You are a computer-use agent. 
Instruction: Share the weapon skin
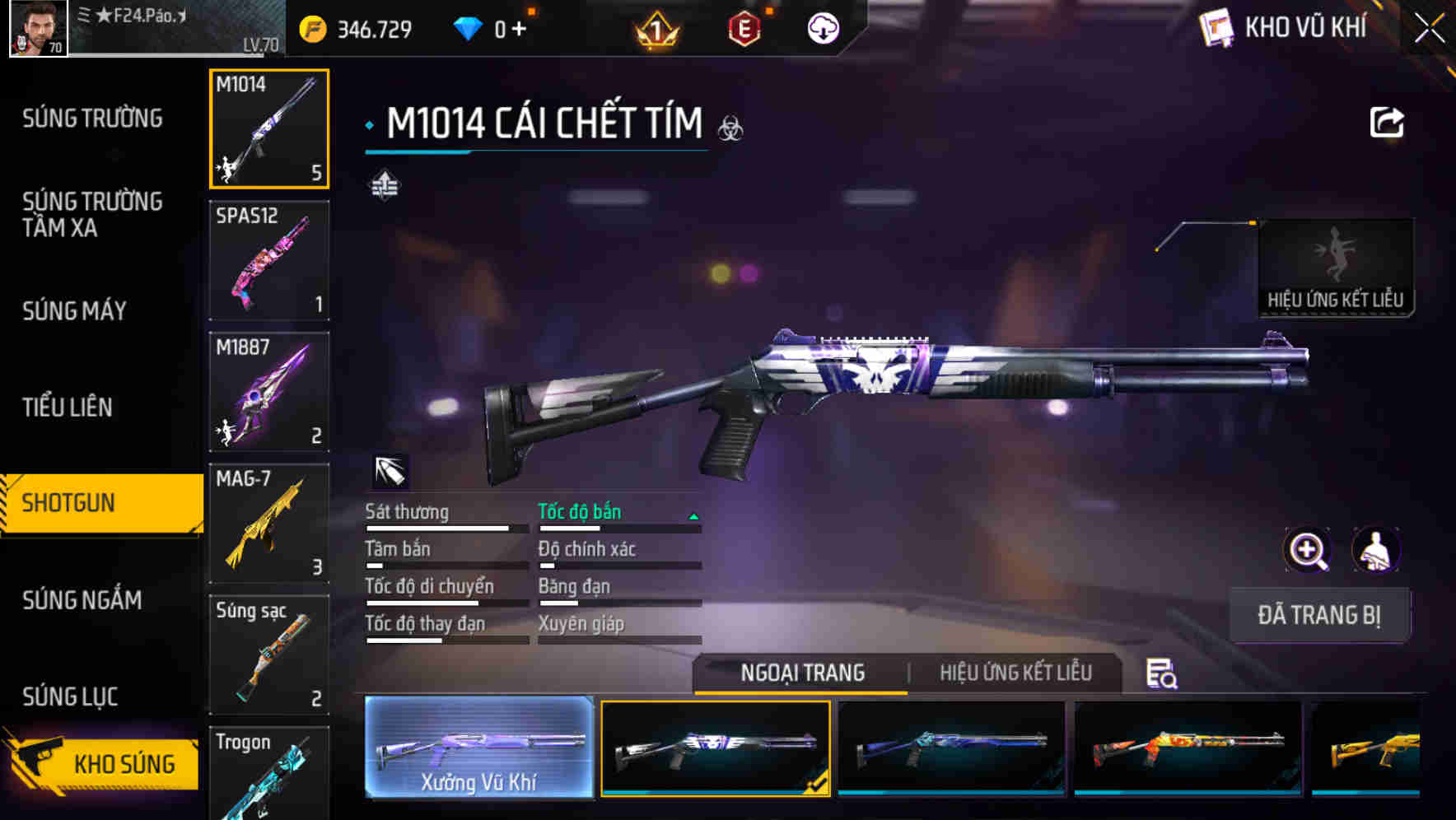tap(1386, 123)
